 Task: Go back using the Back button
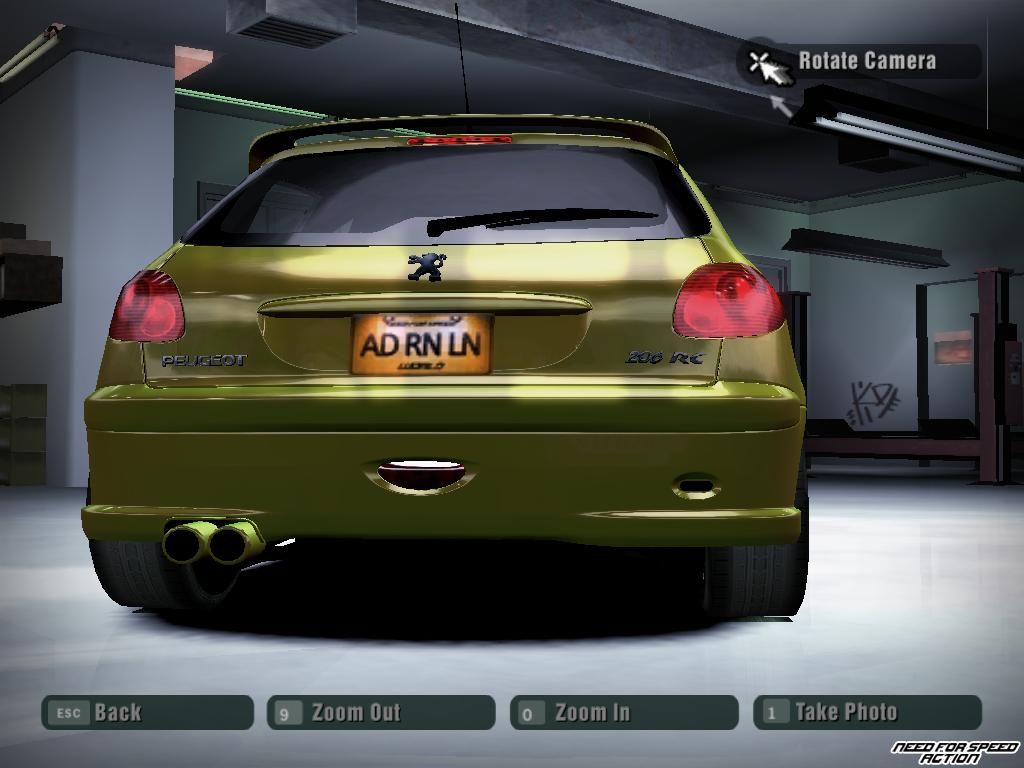pyautogui.click(x=147, y=713)
